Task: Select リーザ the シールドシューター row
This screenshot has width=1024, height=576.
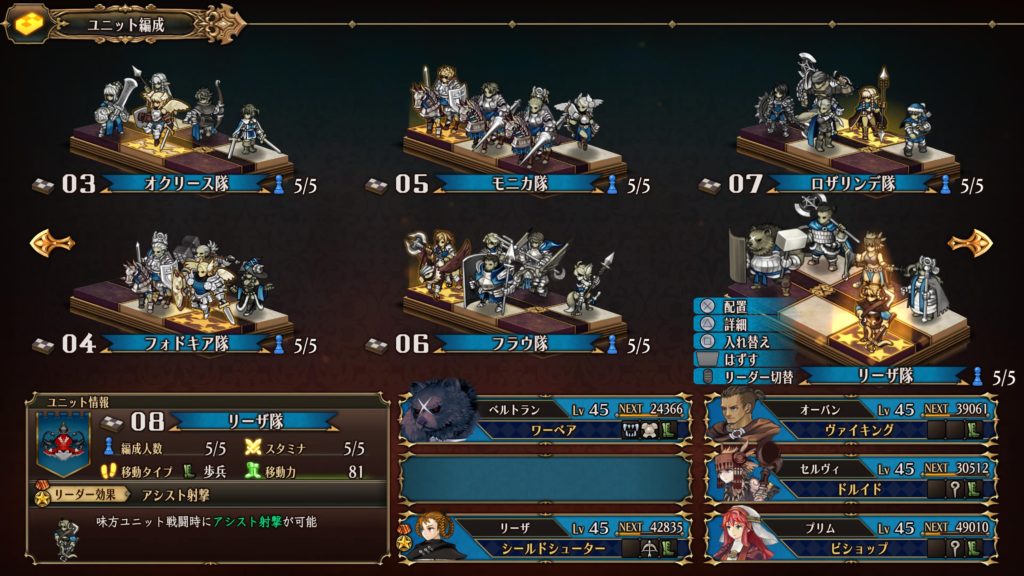Action: point(545,537)
